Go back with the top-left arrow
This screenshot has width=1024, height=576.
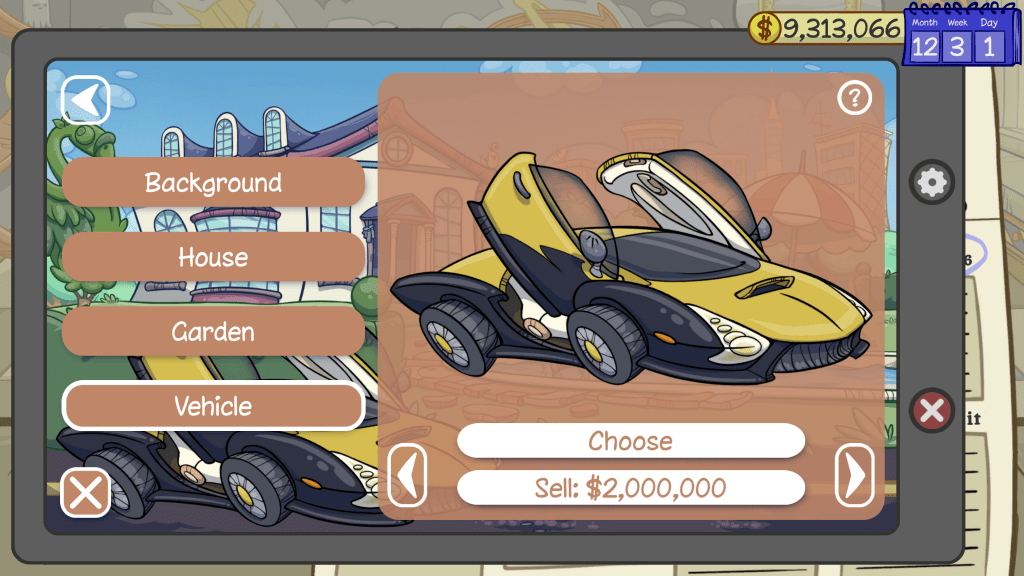pos(86,100)
